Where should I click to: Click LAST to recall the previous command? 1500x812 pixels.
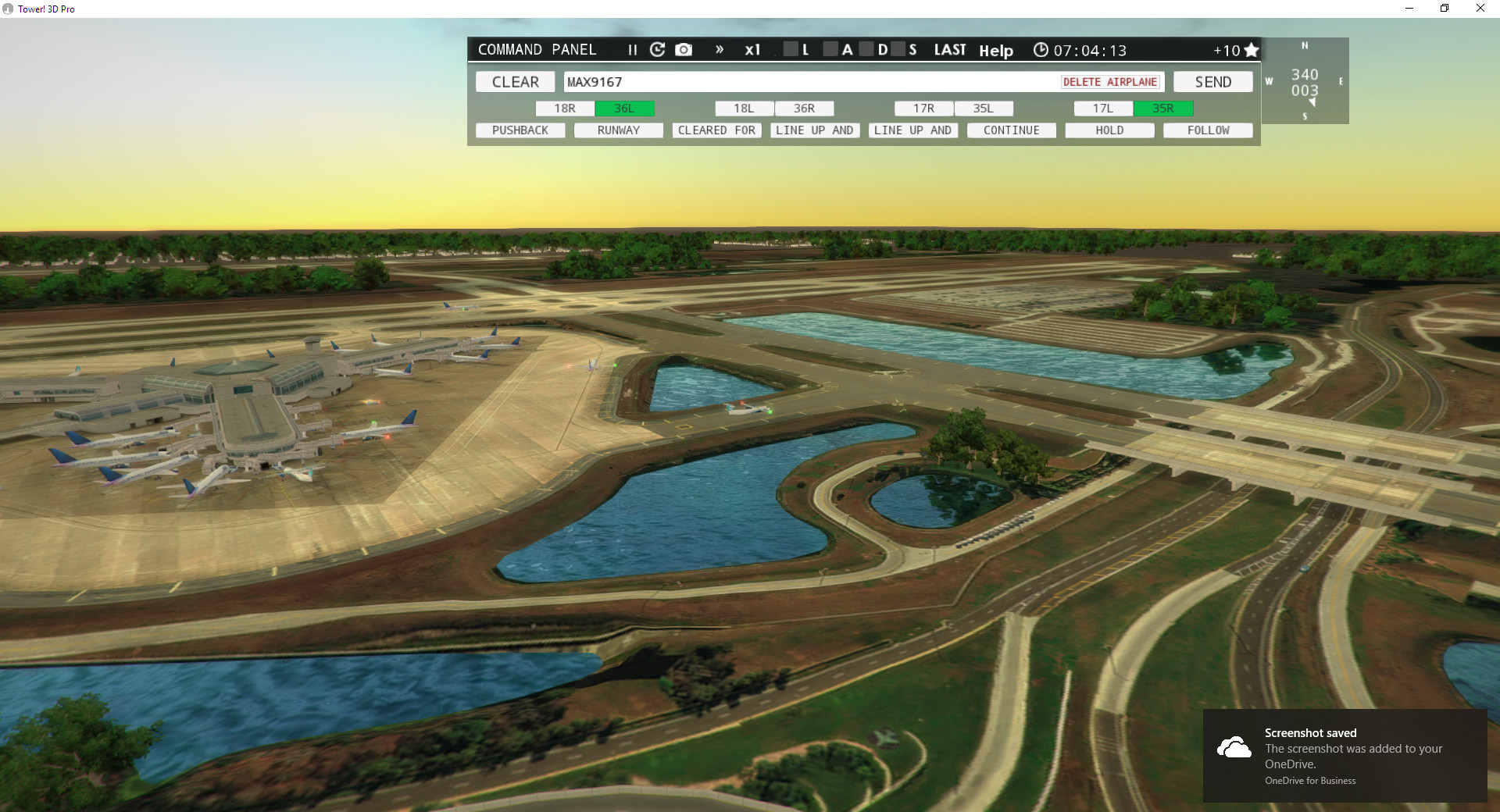pos(949,49)
